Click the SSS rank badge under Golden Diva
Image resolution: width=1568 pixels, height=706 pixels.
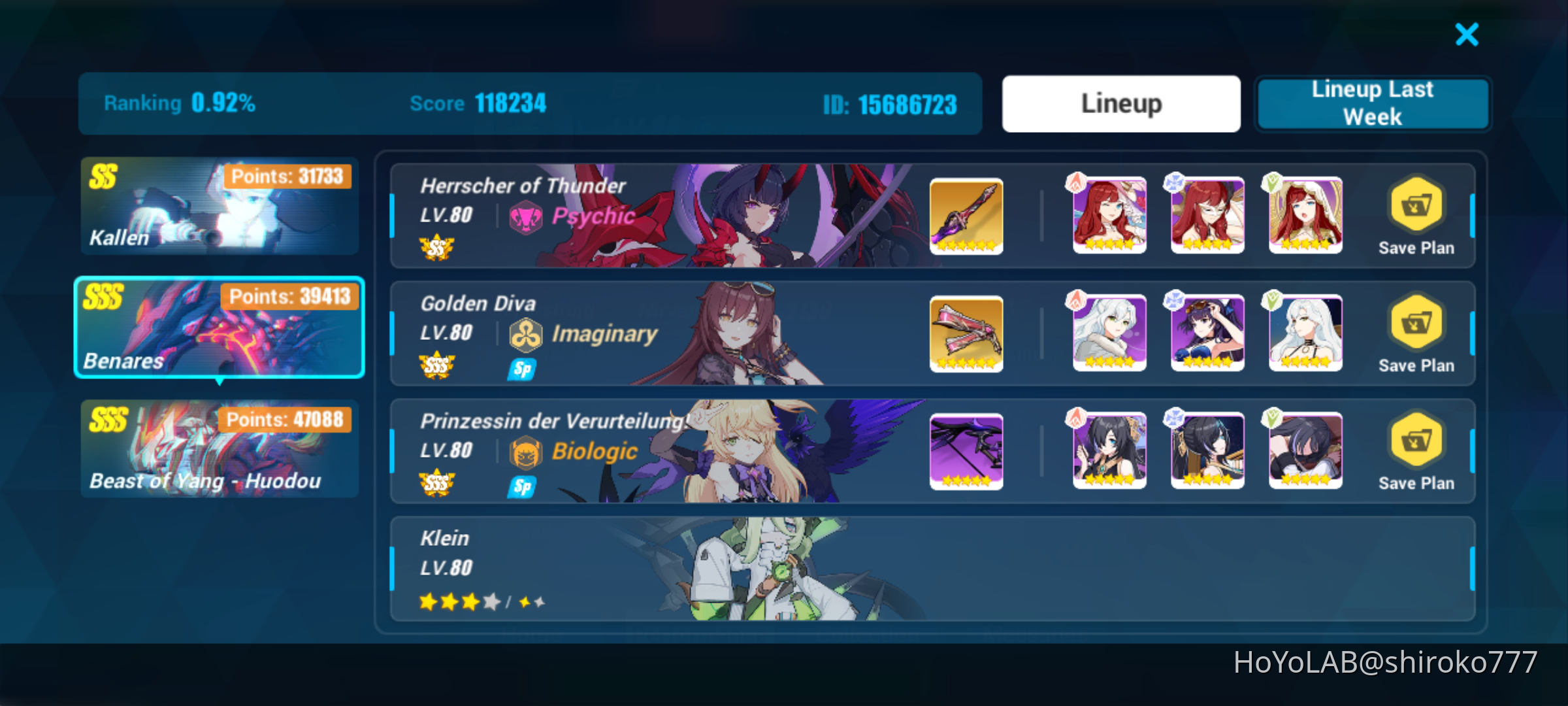point(436,366)
